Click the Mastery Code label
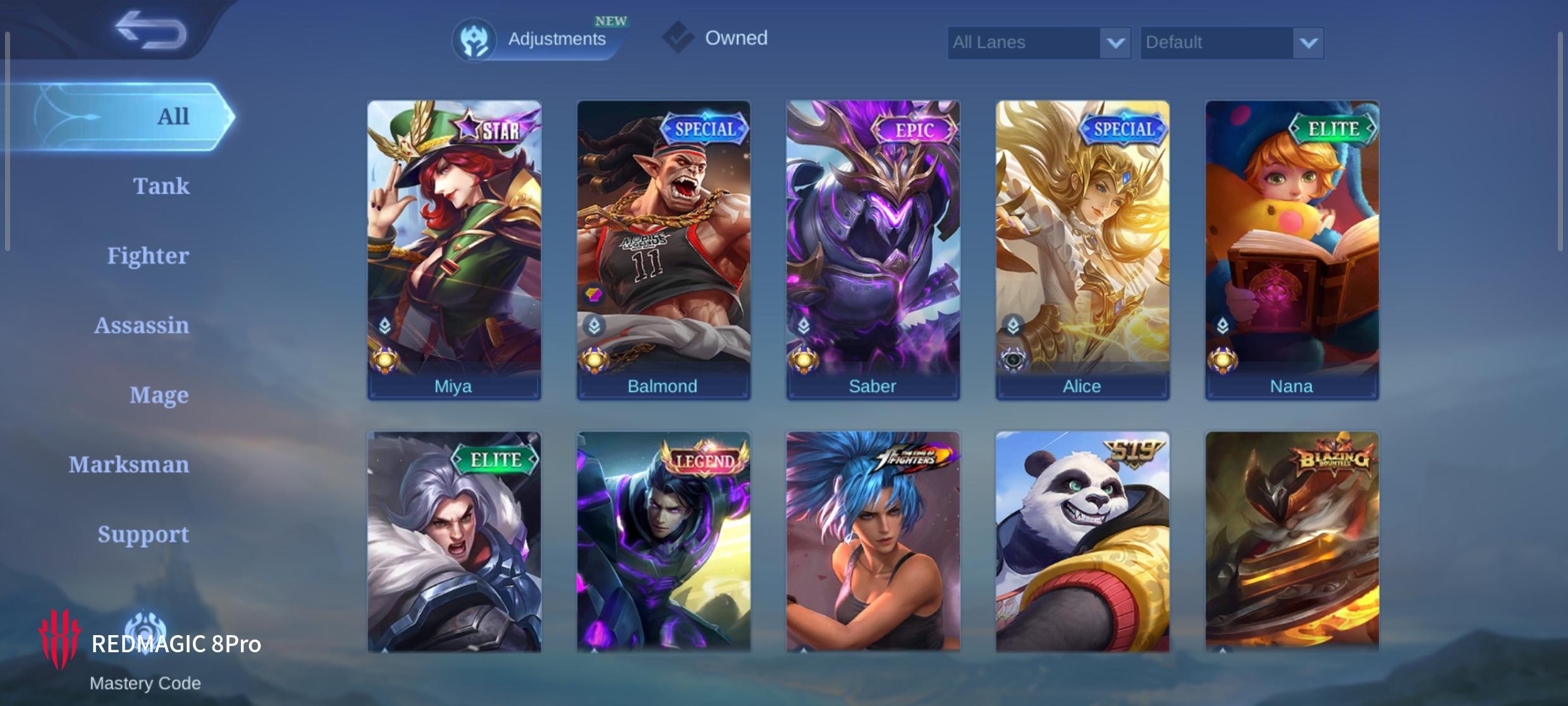1568x706 pixels. pyautogui.click(x=145, y=683)
